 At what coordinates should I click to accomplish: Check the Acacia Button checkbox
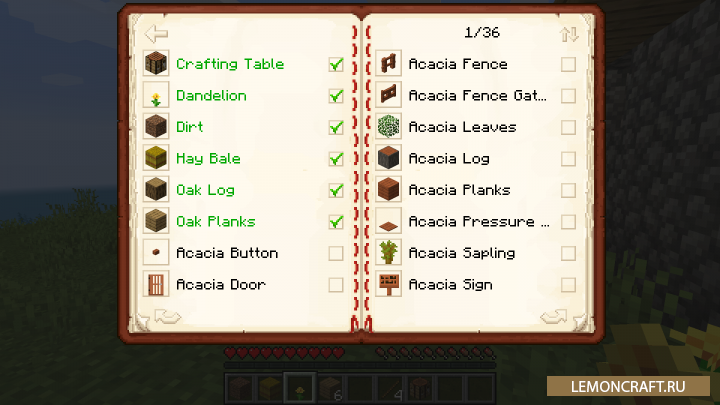click(x=336, y=253)
